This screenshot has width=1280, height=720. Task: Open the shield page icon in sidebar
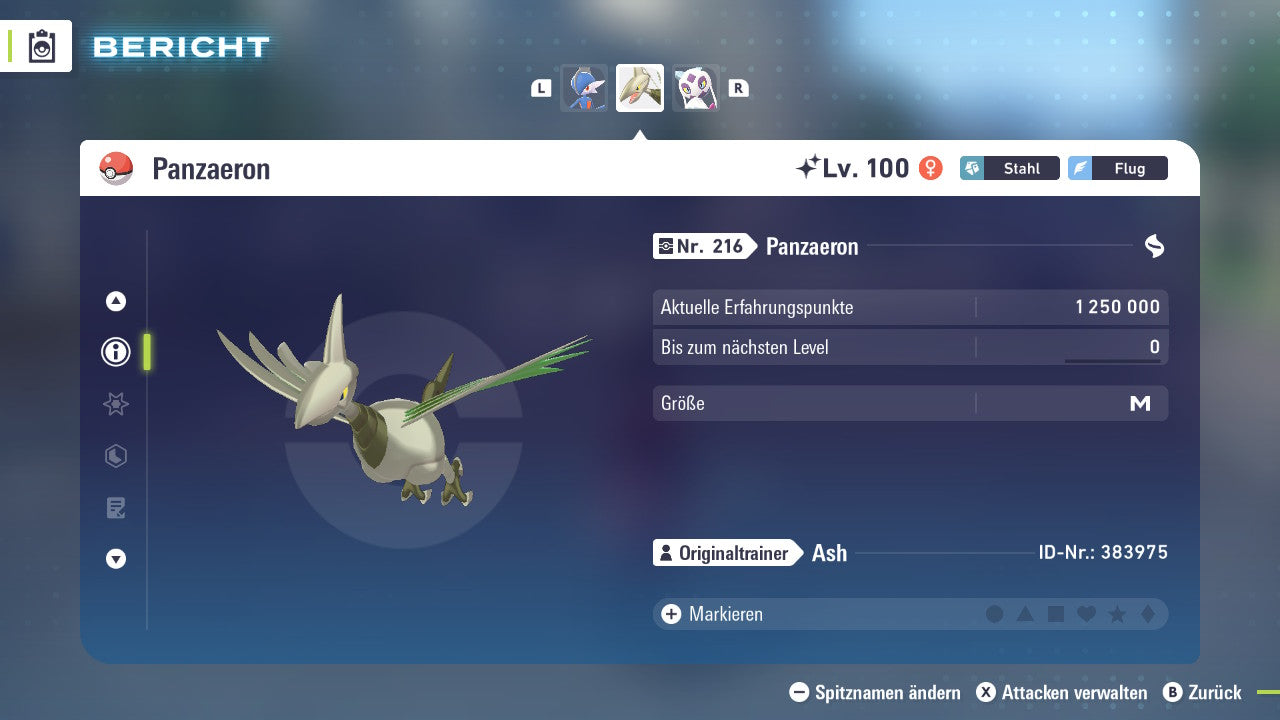click(115, 456)
